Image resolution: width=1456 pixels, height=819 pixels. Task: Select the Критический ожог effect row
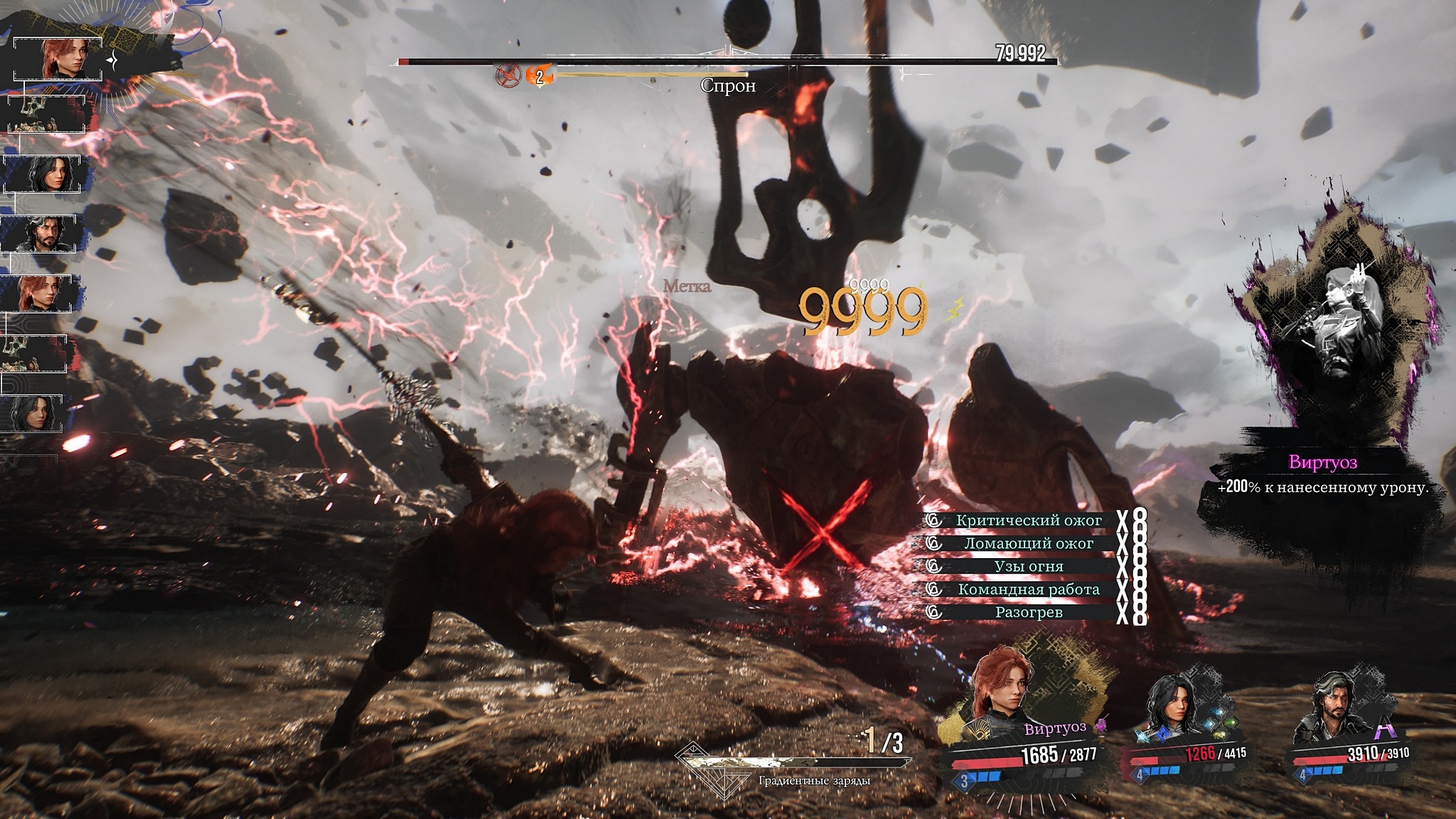[1028, 520]
